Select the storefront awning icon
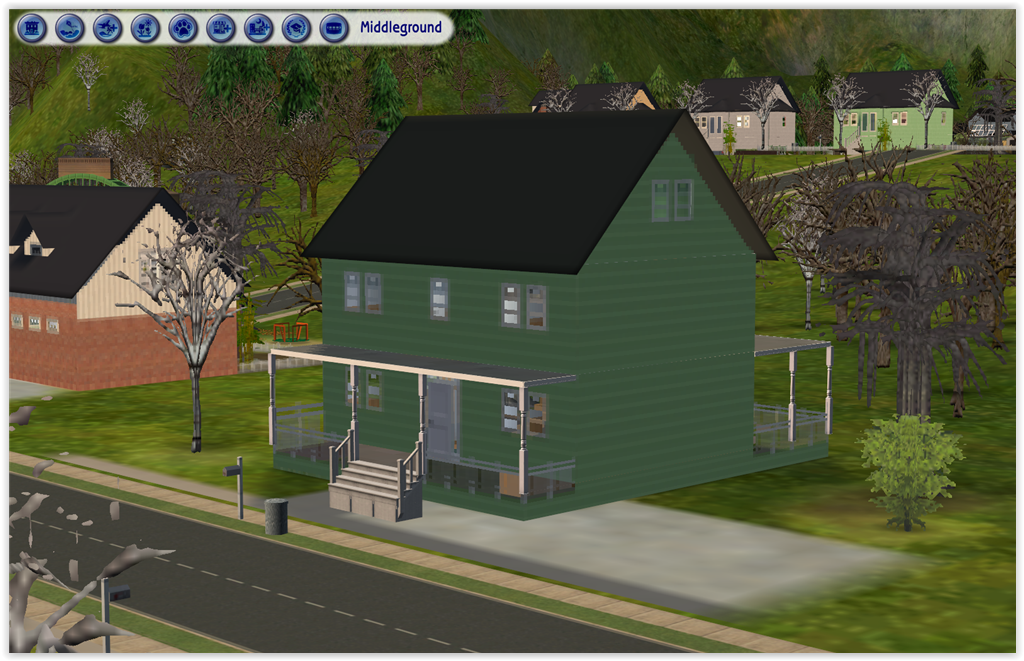1024x661 pixels. coord(334,28)
